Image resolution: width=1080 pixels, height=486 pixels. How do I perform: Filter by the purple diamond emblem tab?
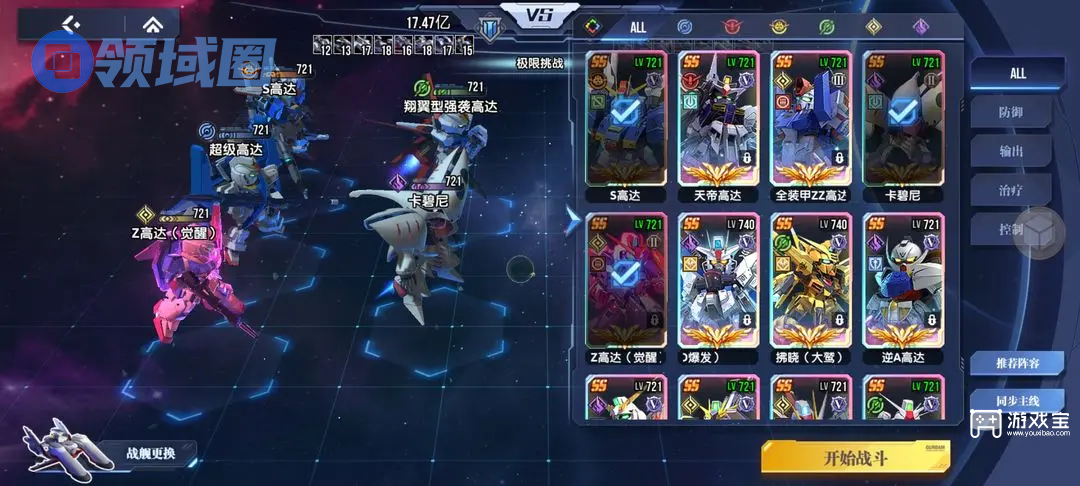pyautogui.click(x=920, y=27)
